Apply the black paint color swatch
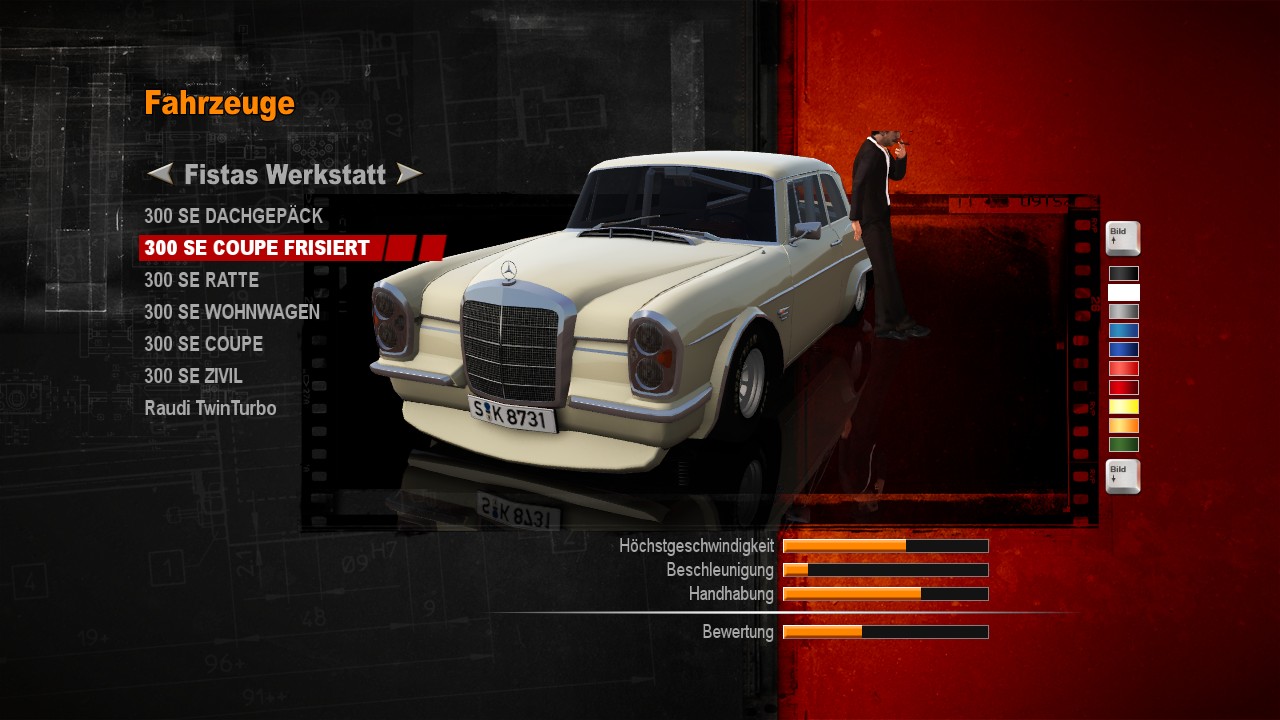The height and width of the screenshot is (720, 1280). [x=1123, y=273]
